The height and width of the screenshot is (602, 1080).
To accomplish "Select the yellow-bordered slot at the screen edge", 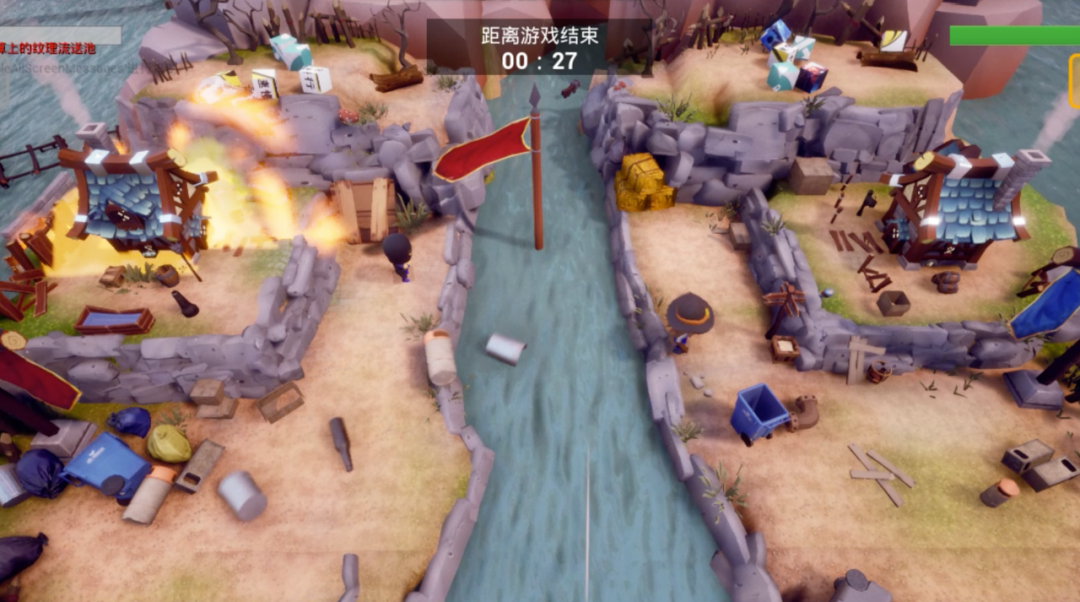I will pyautogui.click(x=1074, y=81).
